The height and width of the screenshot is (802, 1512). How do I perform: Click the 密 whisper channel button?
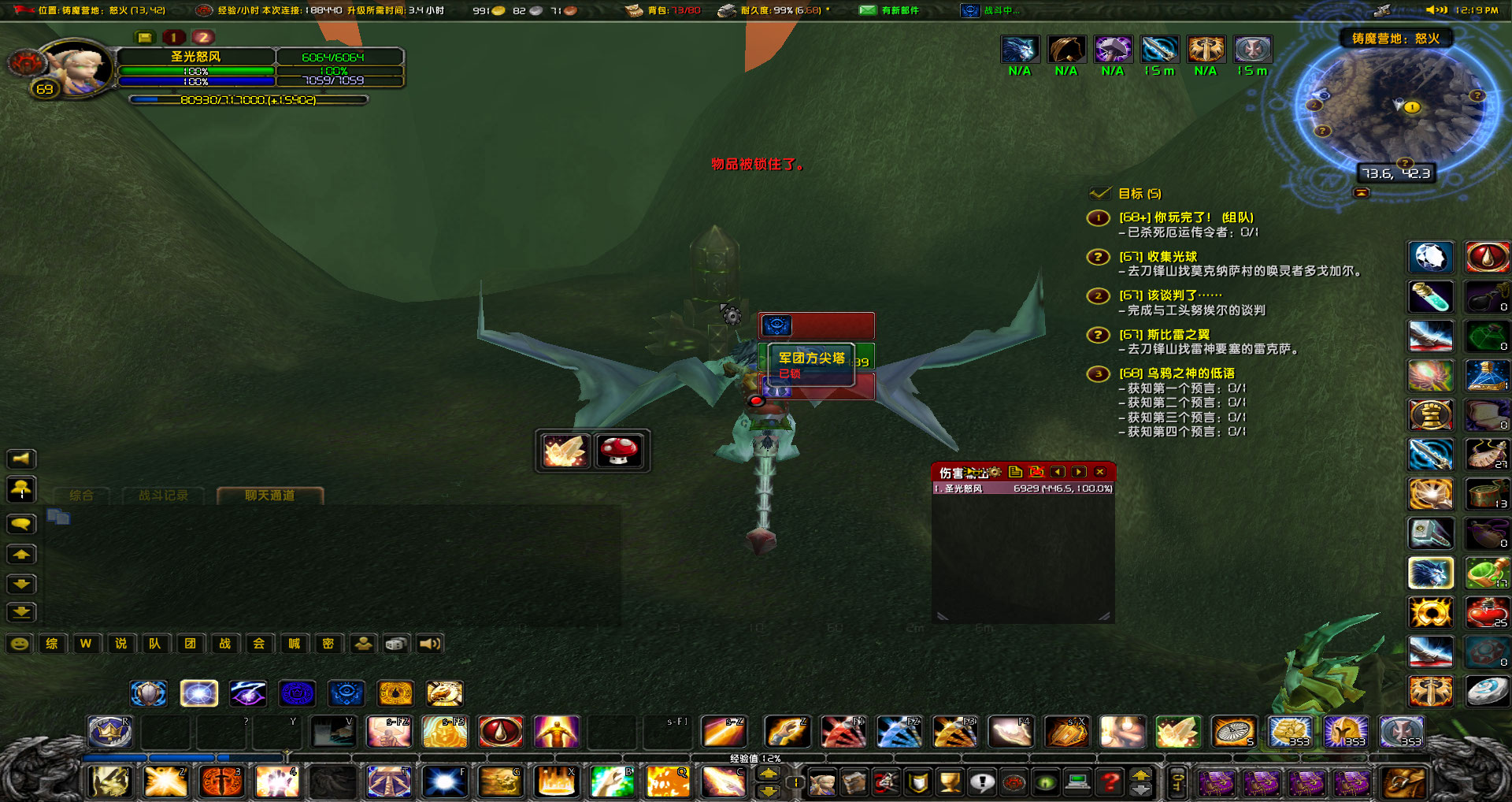coord(328,644)
